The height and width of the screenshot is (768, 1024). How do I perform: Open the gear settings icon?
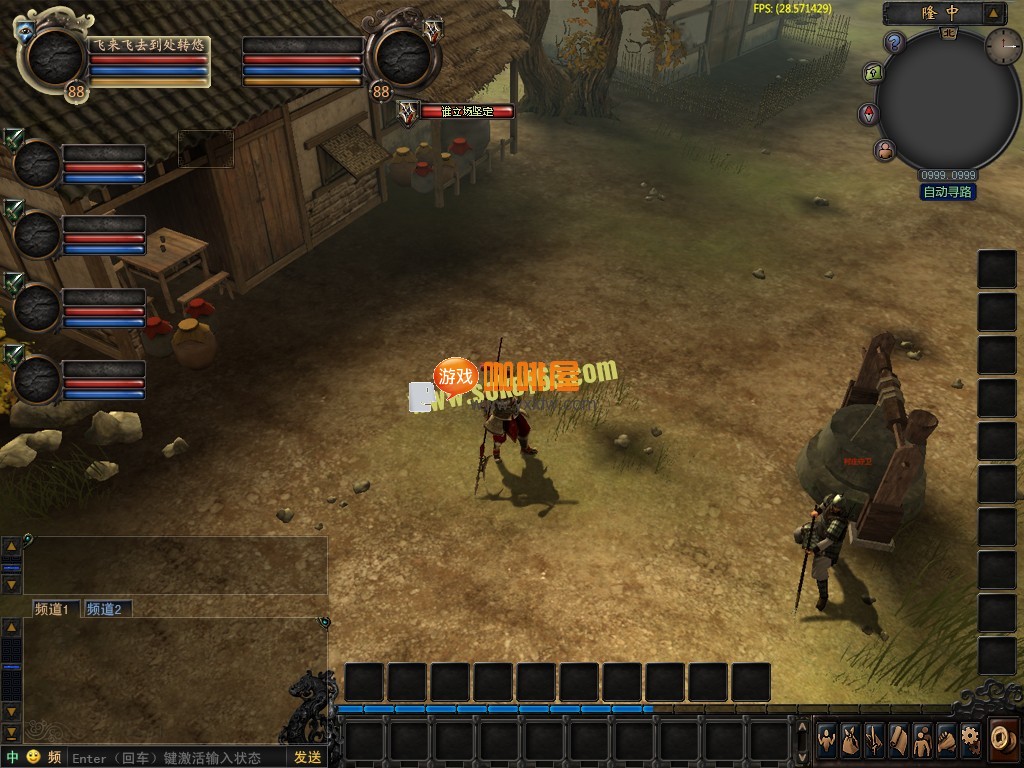coord(970,740)
